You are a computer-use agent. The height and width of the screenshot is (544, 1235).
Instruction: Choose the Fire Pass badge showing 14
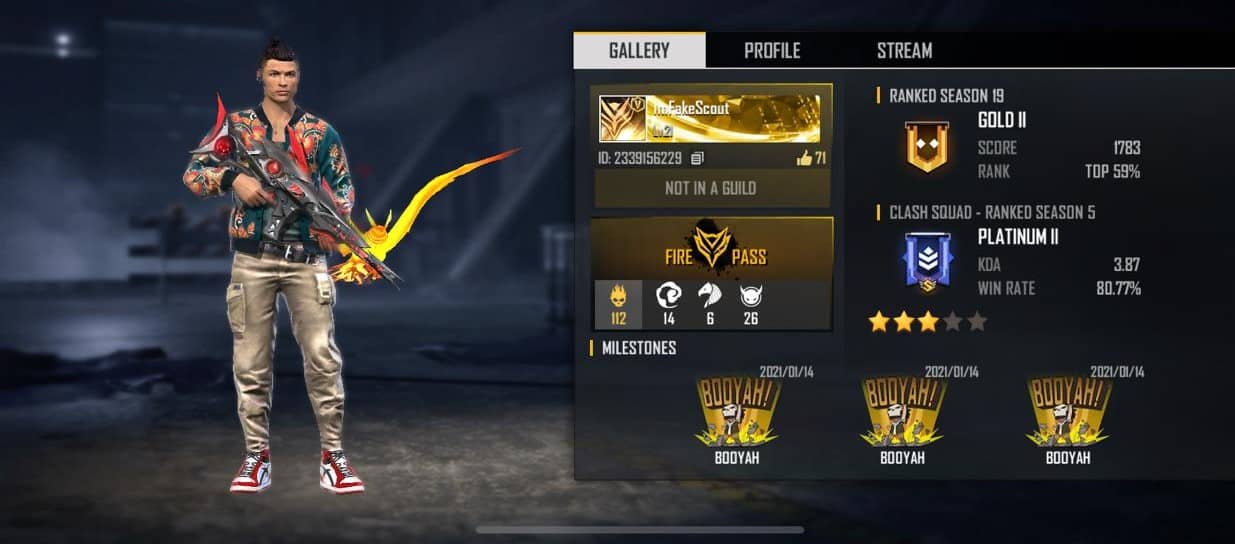click(x=668, y=304)
